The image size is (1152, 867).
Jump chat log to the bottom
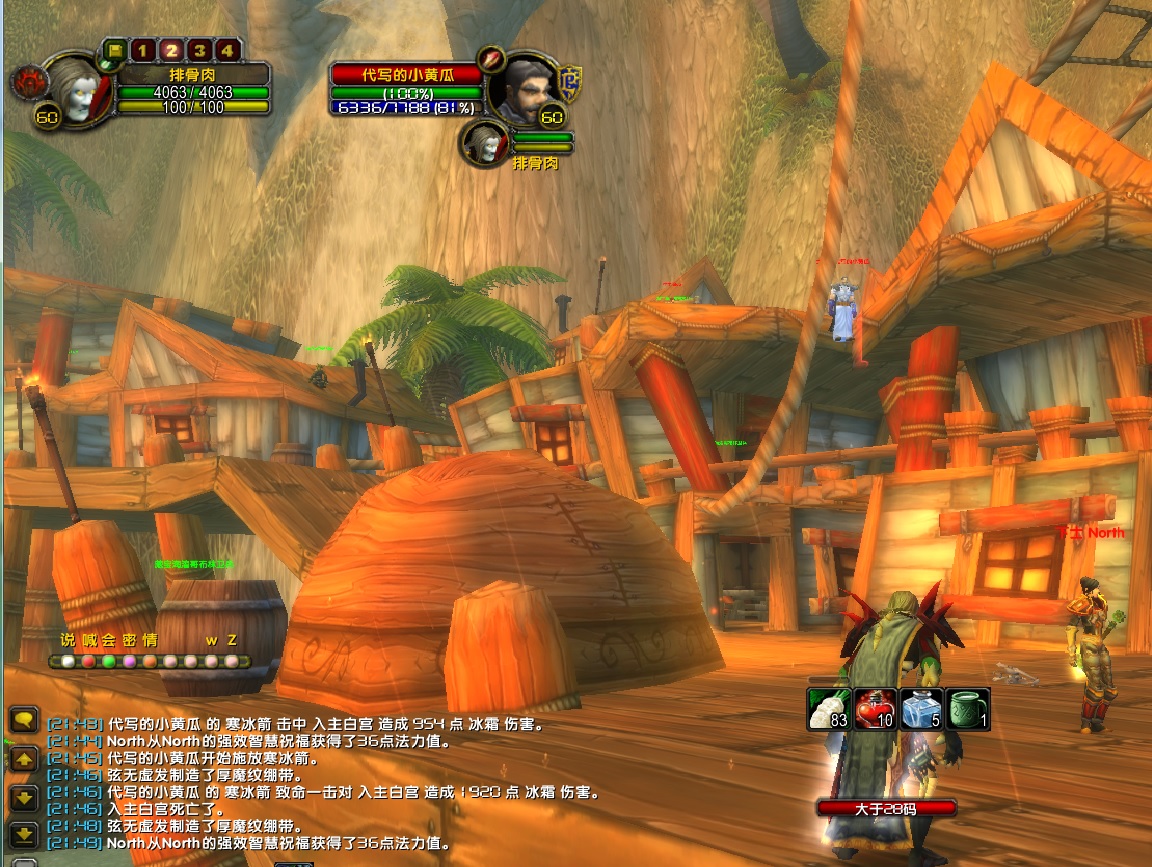pyautogui.click(x=25, y=833)
